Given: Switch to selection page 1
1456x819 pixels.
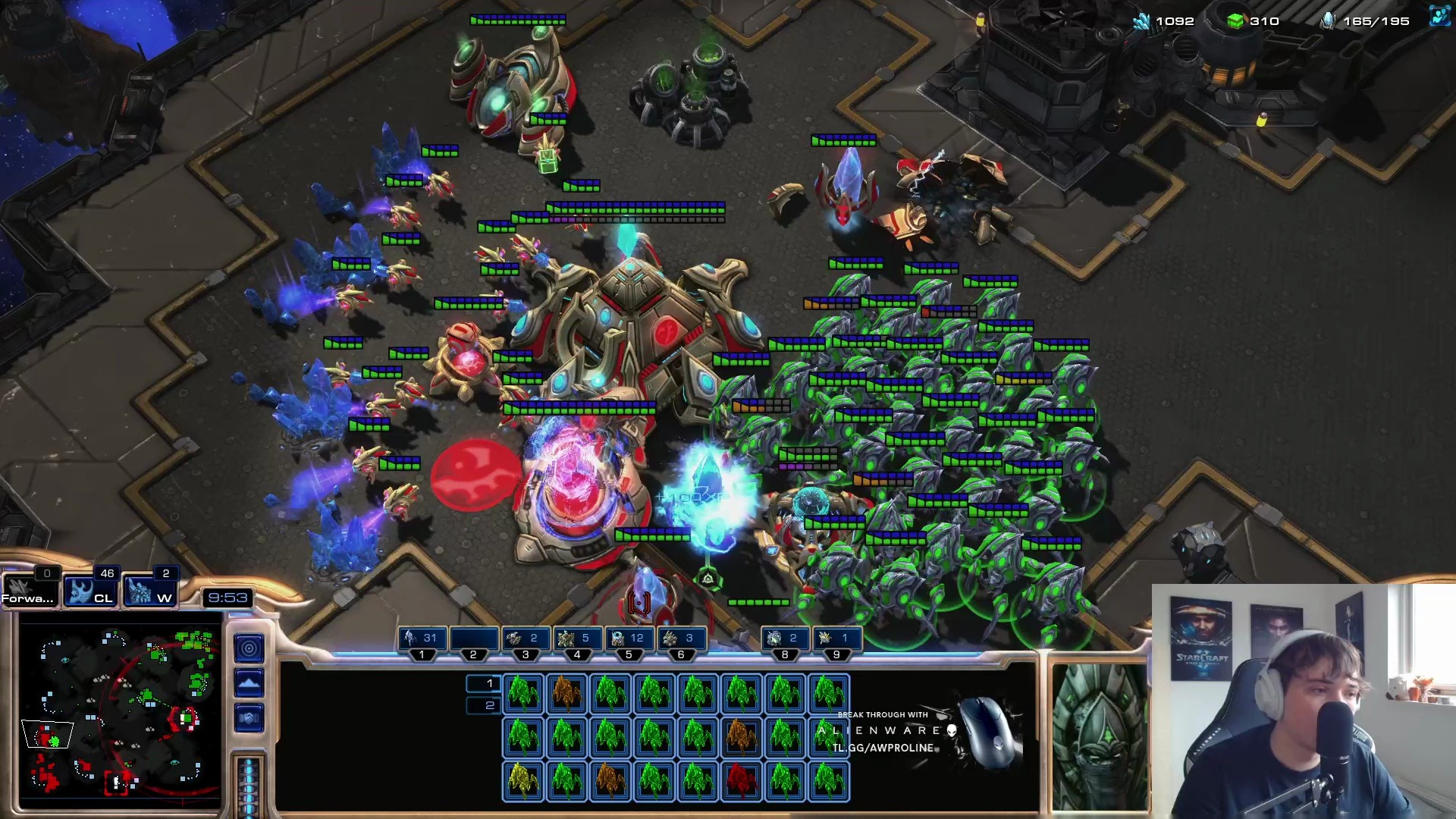Looking at the screenshot, I should pos(483,684).
